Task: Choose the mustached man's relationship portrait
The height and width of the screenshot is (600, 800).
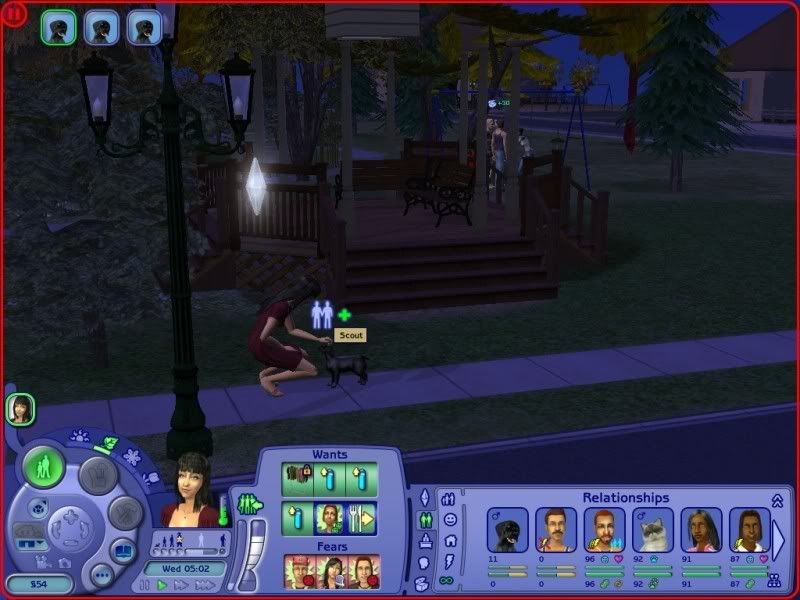Action: pyautogui.click(x=555, y=530)
